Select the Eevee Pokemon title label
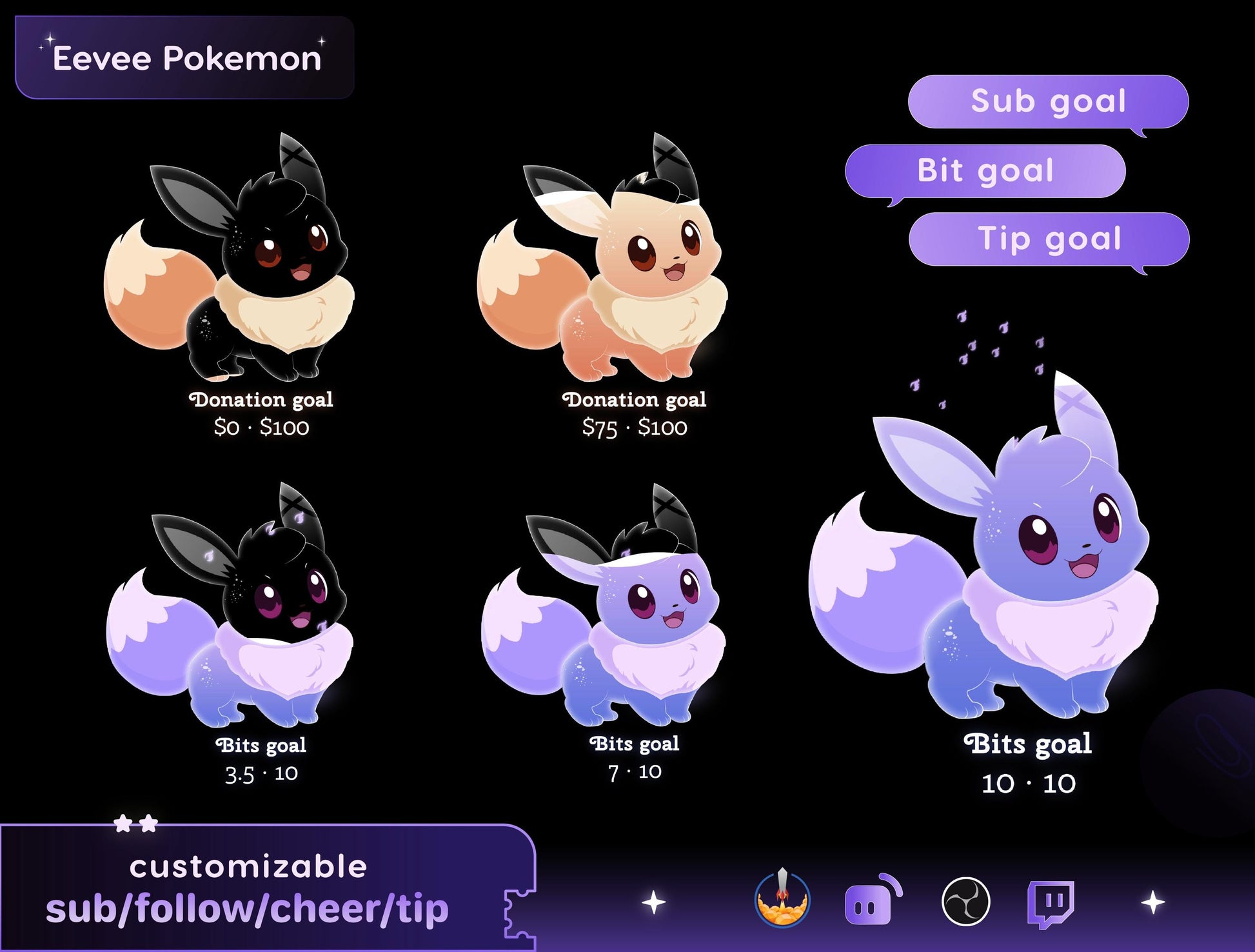Image resolution: width=1255 pixels, height=952 pixels. tap(185, 58)
